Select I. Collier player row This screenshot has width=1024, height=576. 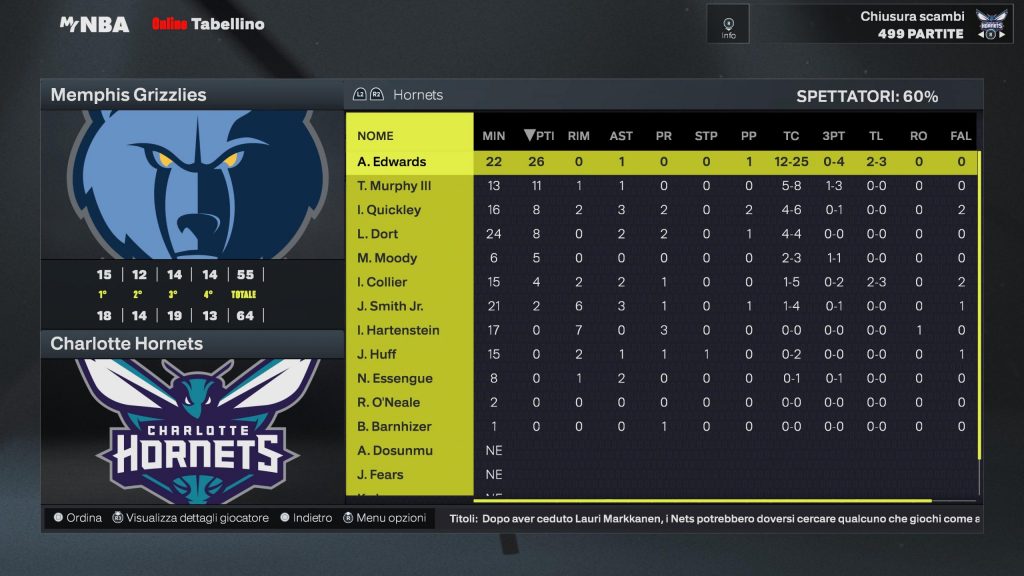tap(382, 282)
